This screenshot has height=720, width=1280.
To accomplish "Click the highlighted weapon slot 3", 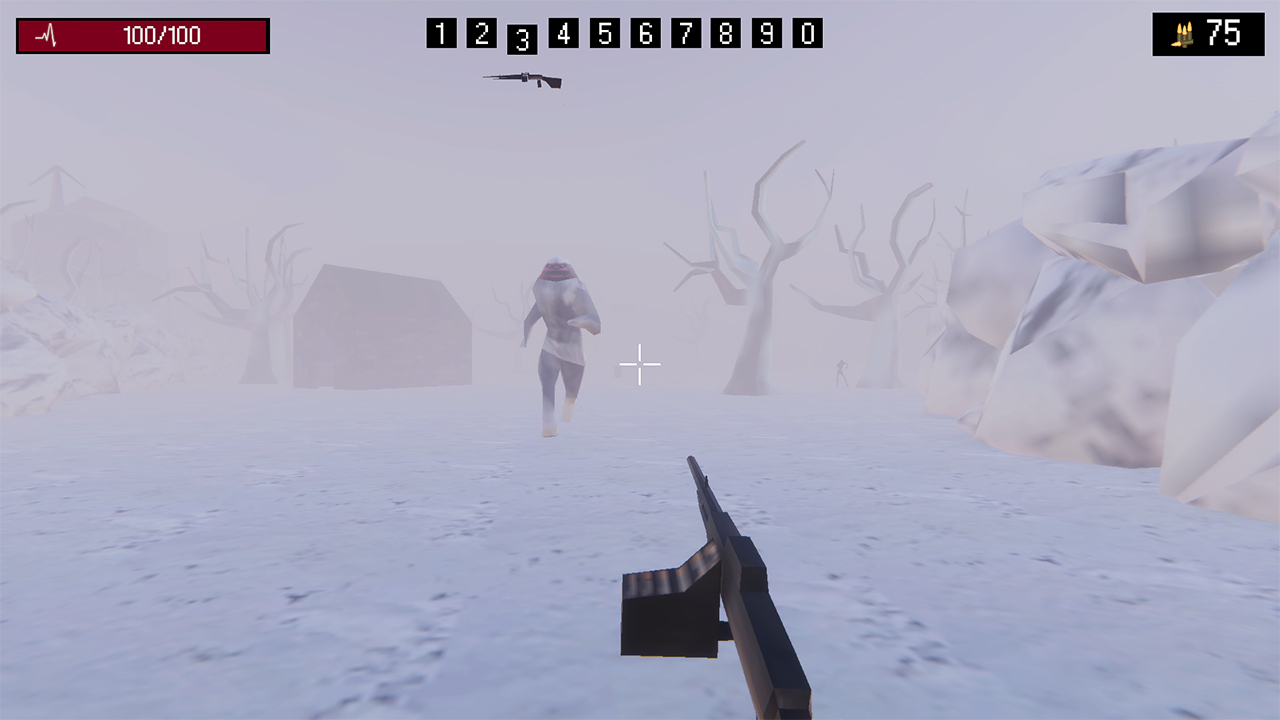I will tap(522, 38).
